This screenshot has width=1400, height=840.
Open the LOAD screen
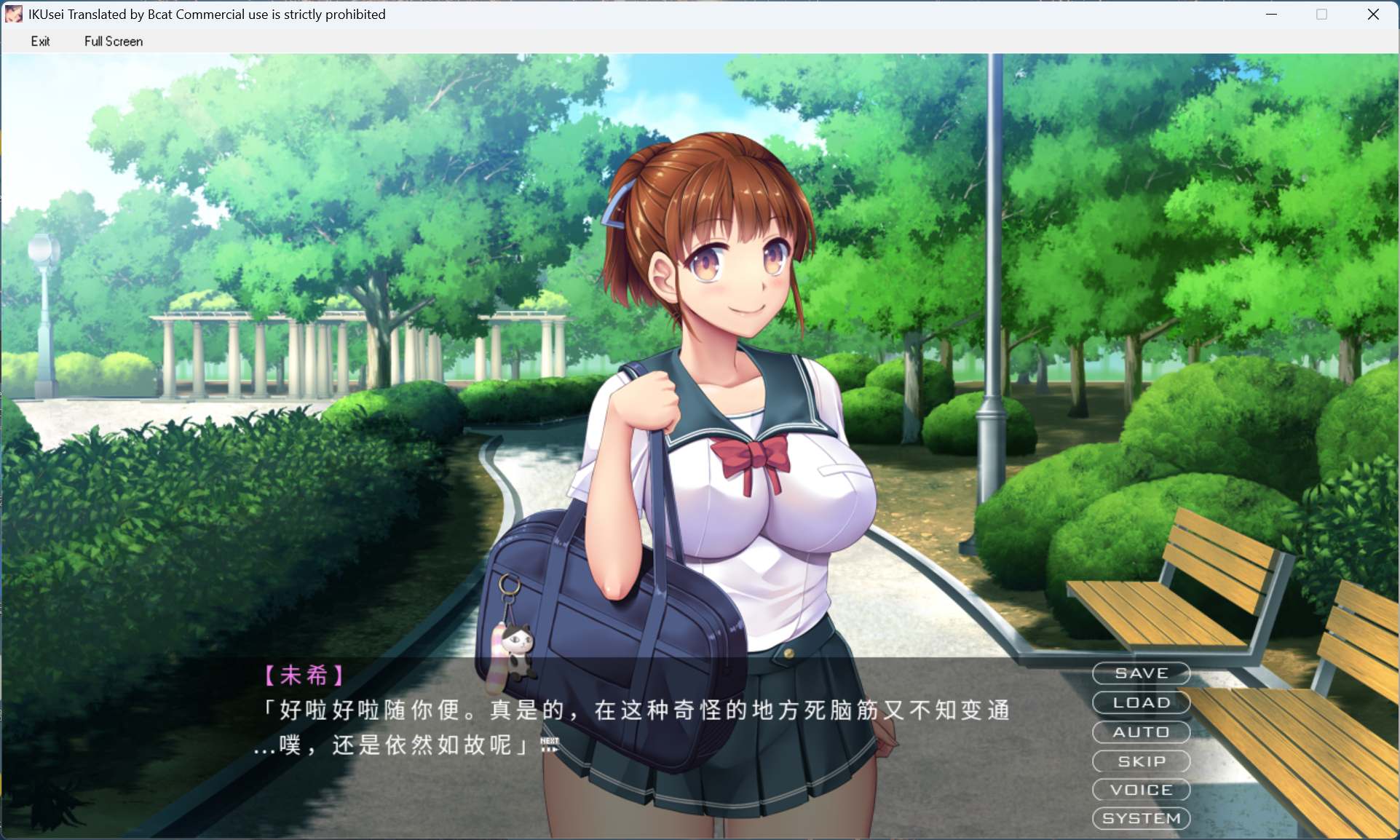[x=1140, y=702]
